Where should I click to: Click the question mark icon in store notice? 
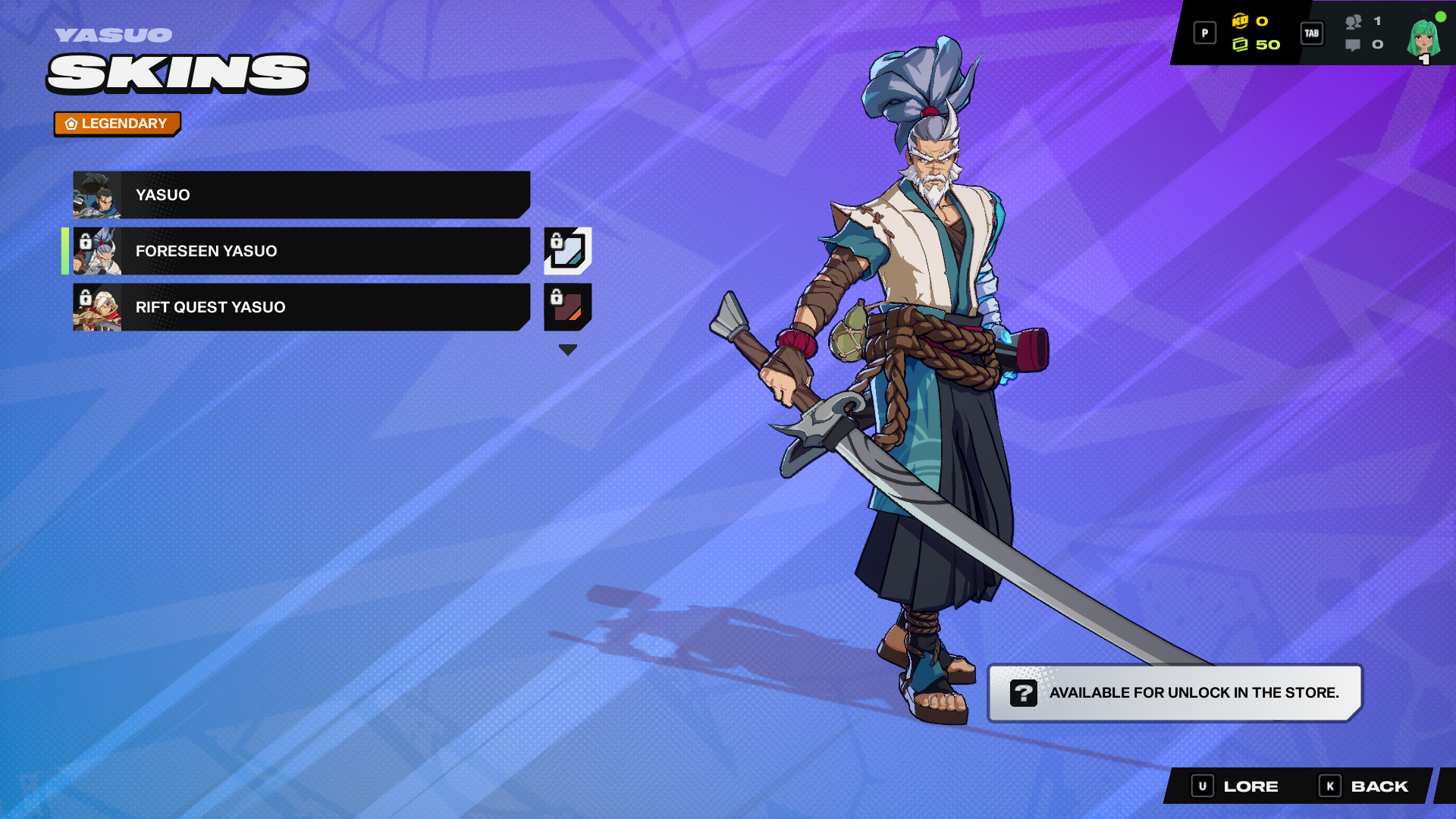coord(1024,692)
